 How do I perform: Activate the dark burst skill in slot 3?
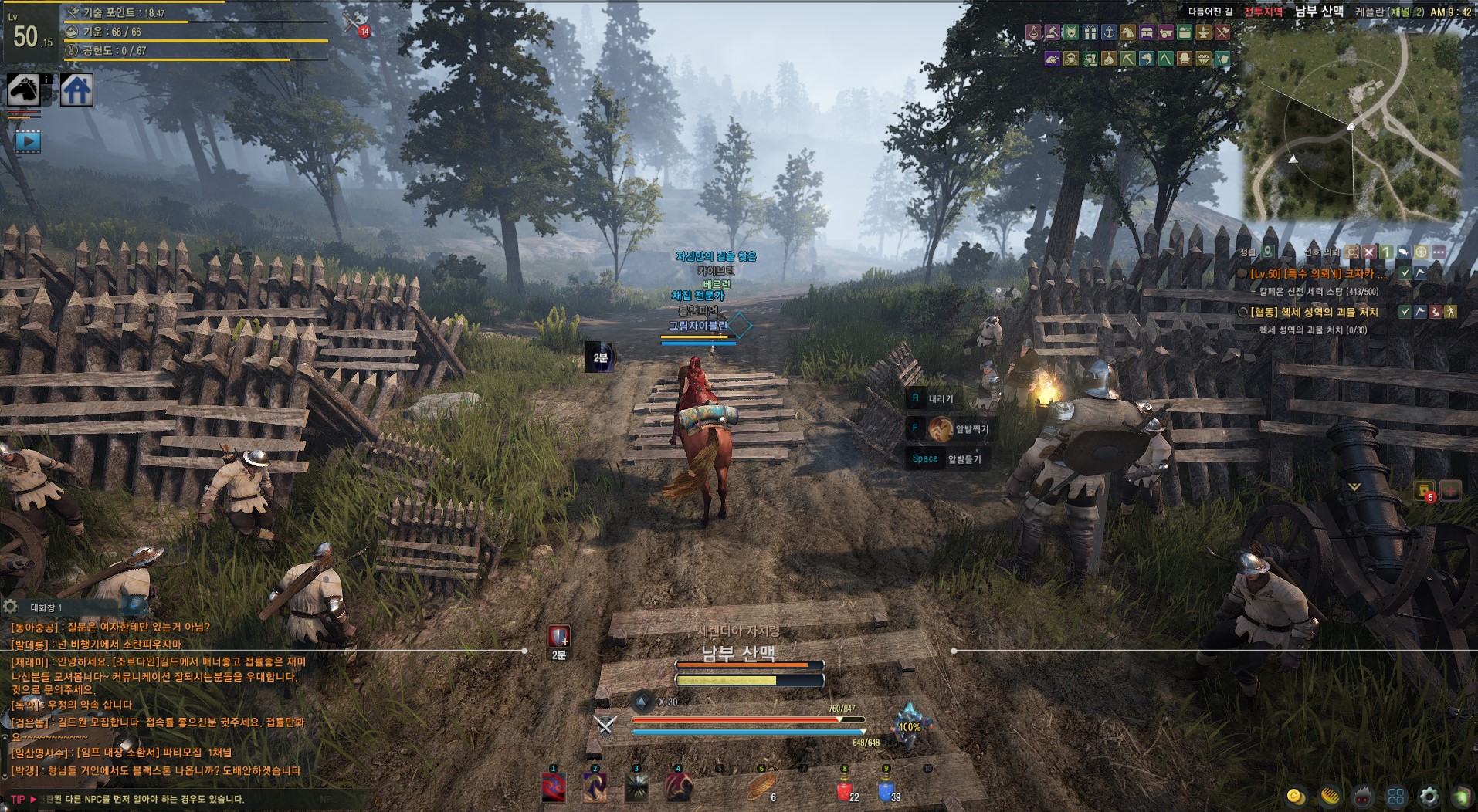point(636,788)
